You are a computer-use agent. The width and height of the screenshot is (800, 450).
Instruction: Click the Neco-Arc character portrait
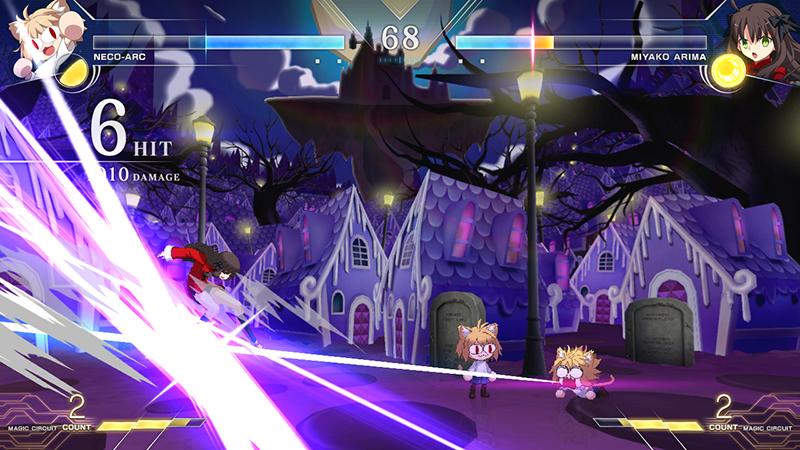pos(36,32)
